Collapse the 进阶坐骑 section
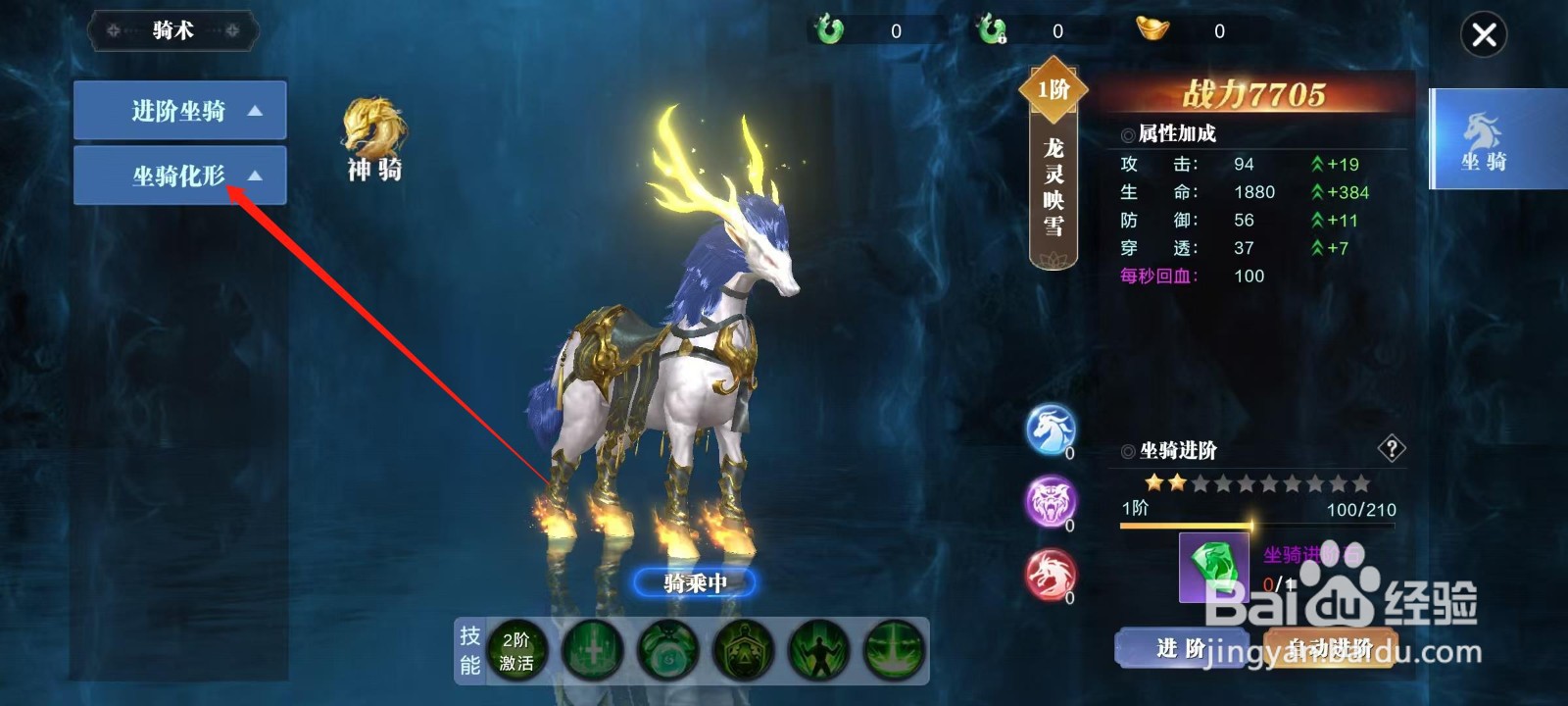This screenshot has width=1568, height=706. coord(179,111)
